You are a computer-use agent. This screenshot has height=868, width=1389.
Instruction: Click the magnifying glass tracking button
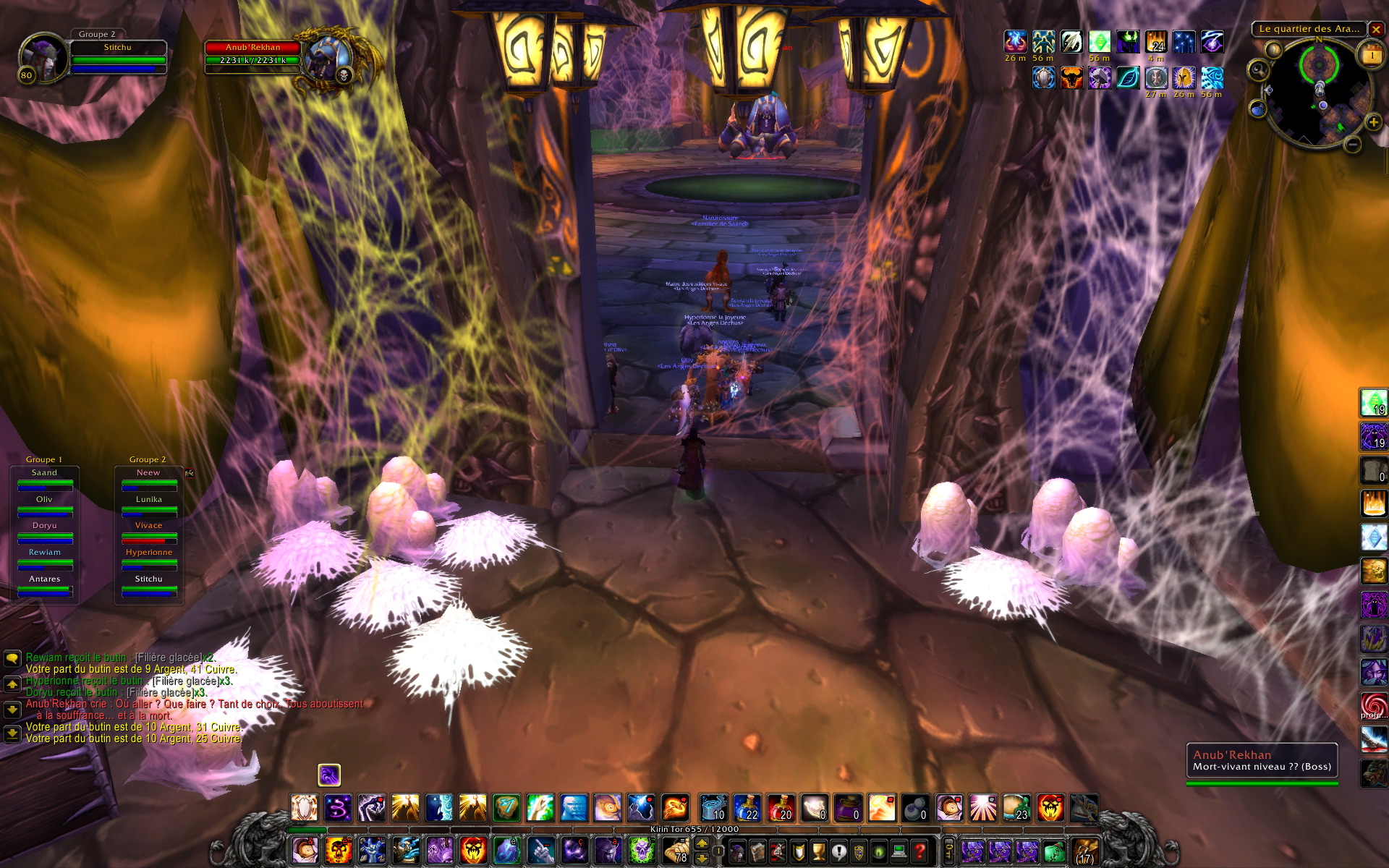click(1259, 69)
